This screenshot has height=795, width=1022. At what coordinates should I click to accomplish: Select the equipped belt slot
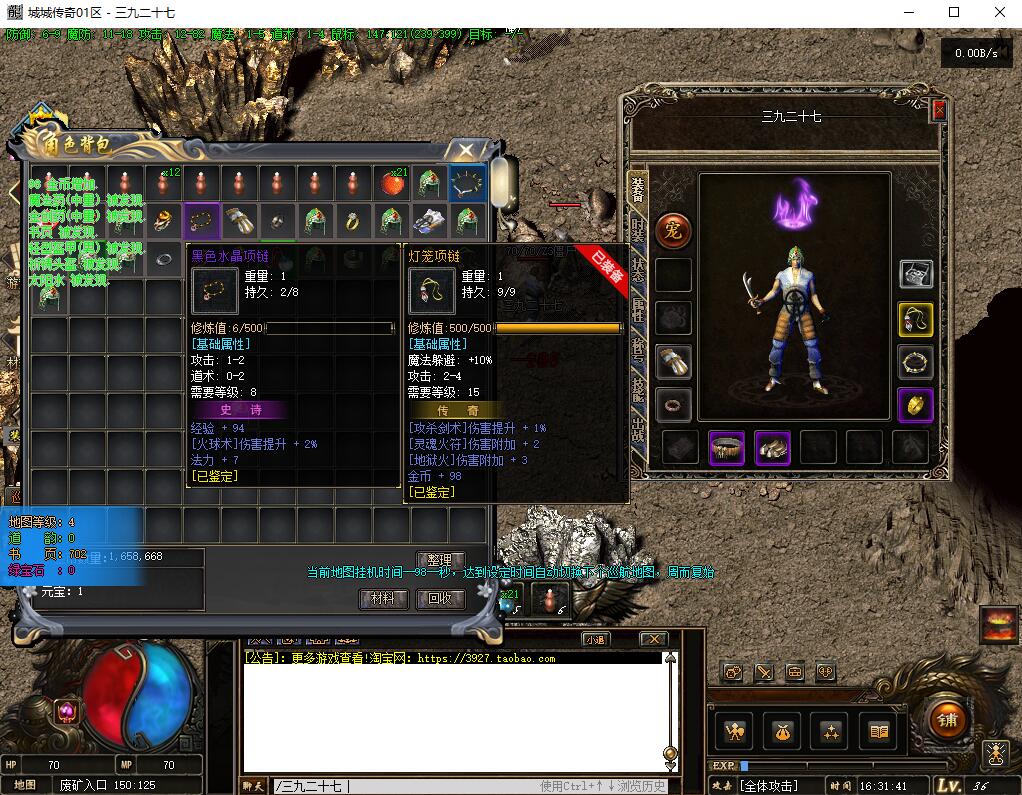727,448
